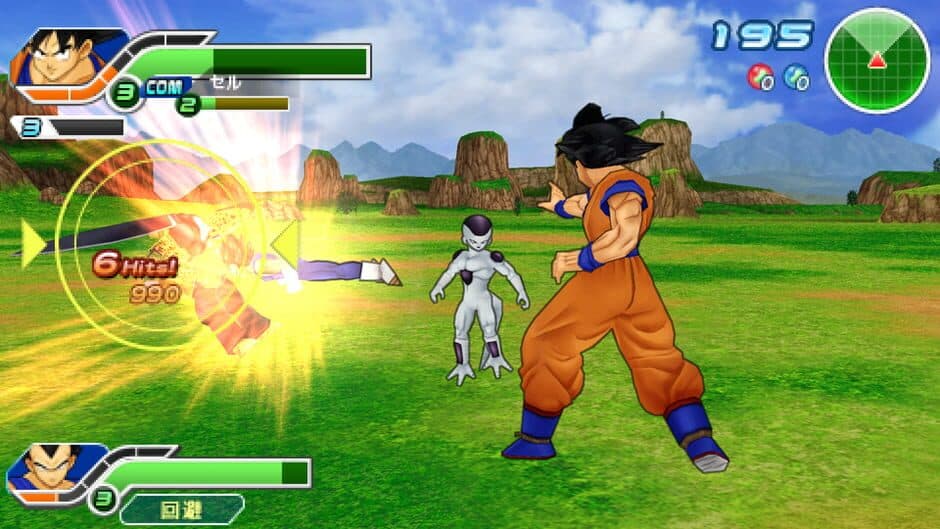
Task: Click the COM セル opponent tag
Action: [x=188, y=87]
